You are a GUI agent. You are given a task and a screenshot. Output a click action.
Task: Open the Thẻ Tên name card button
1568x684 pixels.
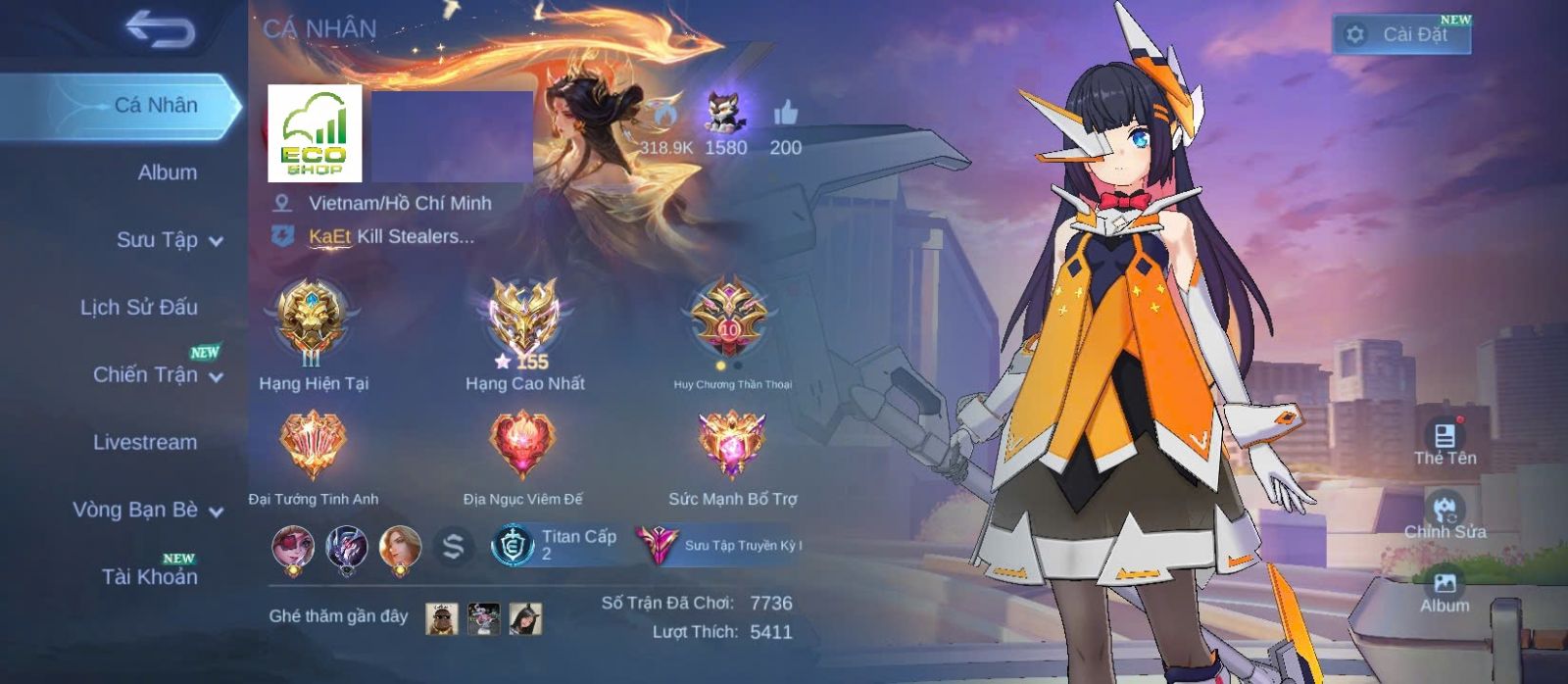point(1445,443)
